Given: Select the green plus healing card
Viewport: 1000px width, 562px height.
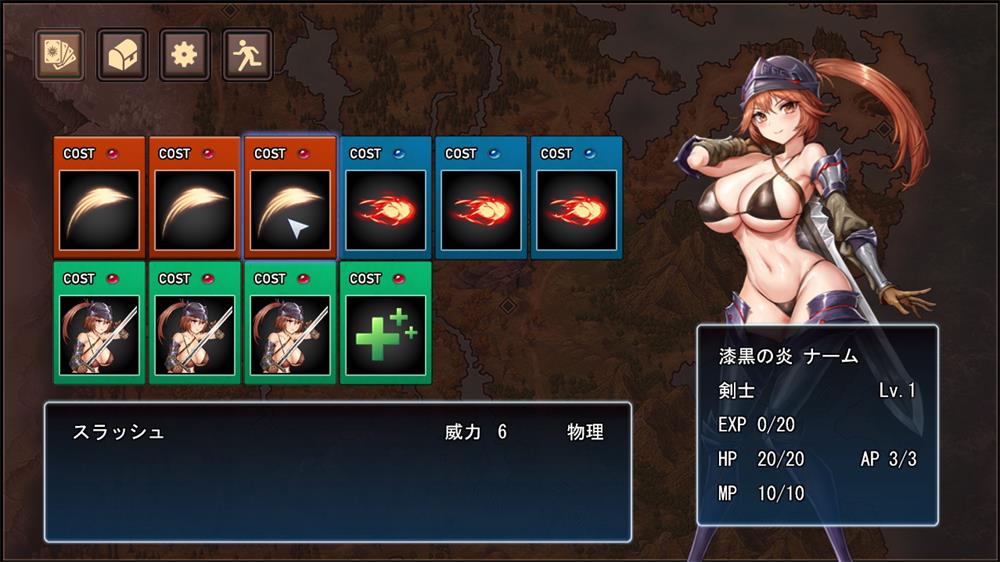Looking at the screenshot, I should coord(385,322).
